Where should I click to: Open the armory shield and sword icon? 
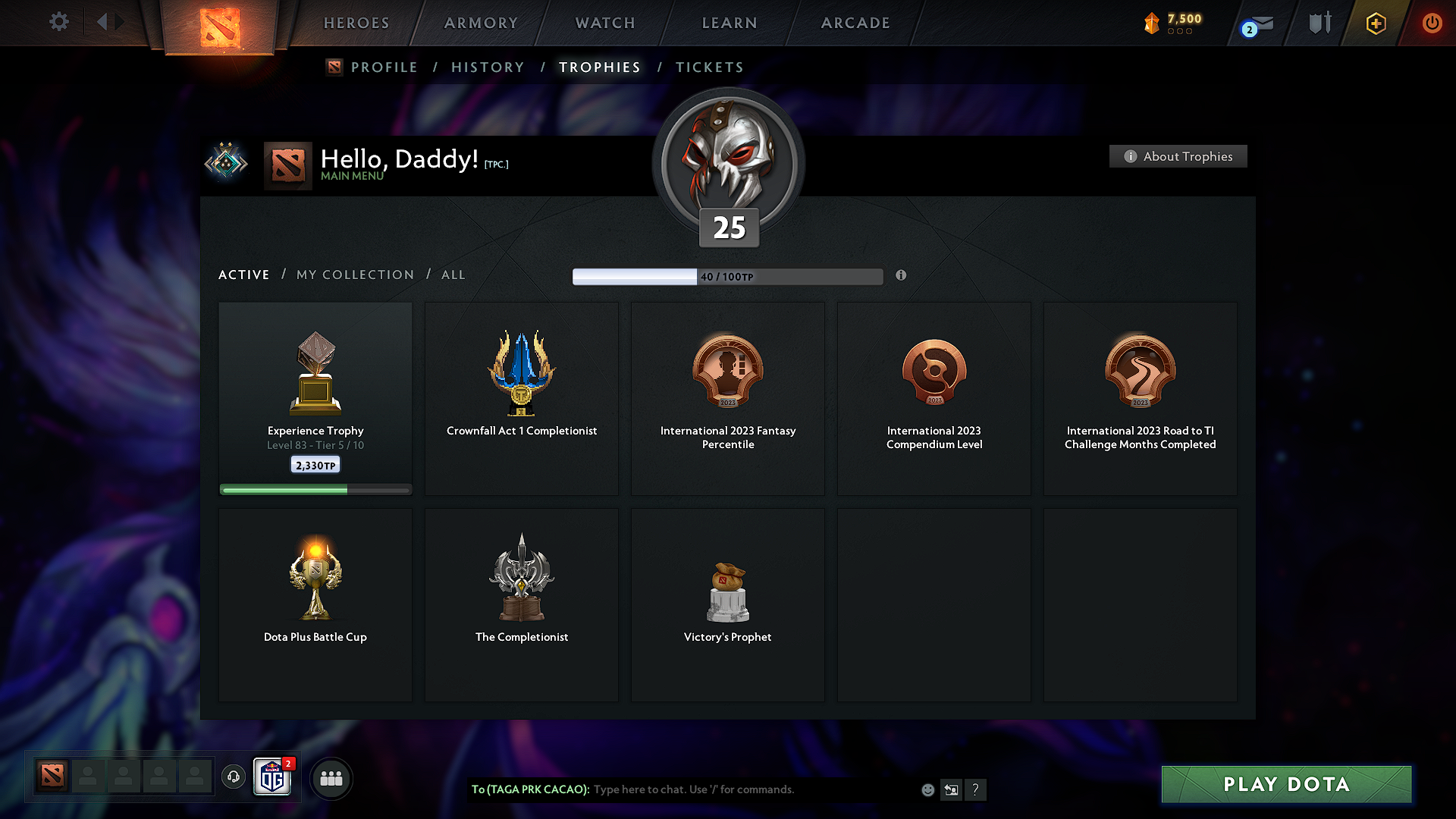coord(1319,23)
